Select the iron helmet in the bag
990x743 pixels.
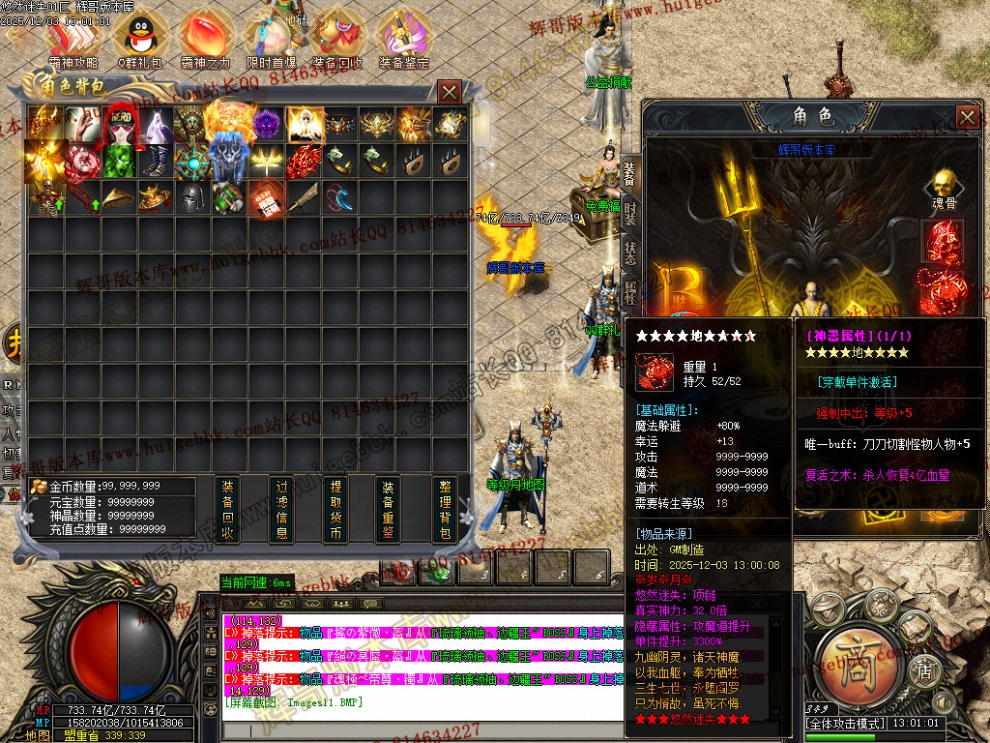point(191,197)
